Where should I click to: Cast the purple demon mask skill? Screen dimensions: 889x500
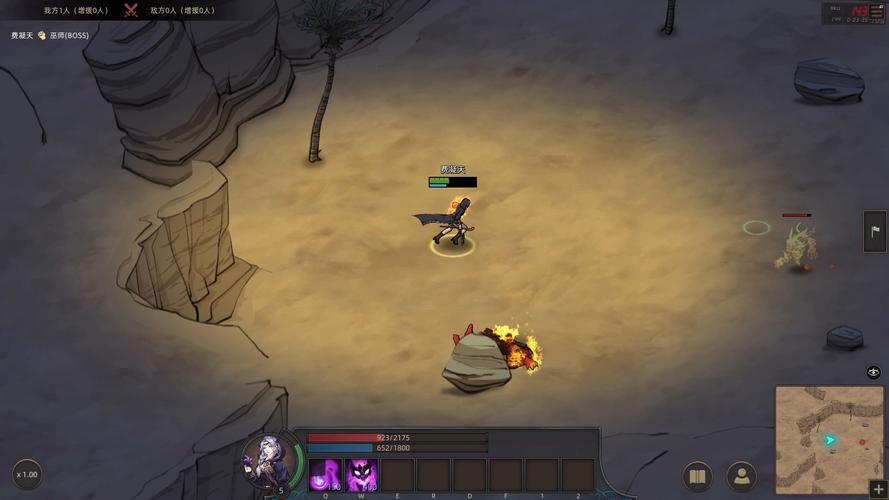click(361, 474)
